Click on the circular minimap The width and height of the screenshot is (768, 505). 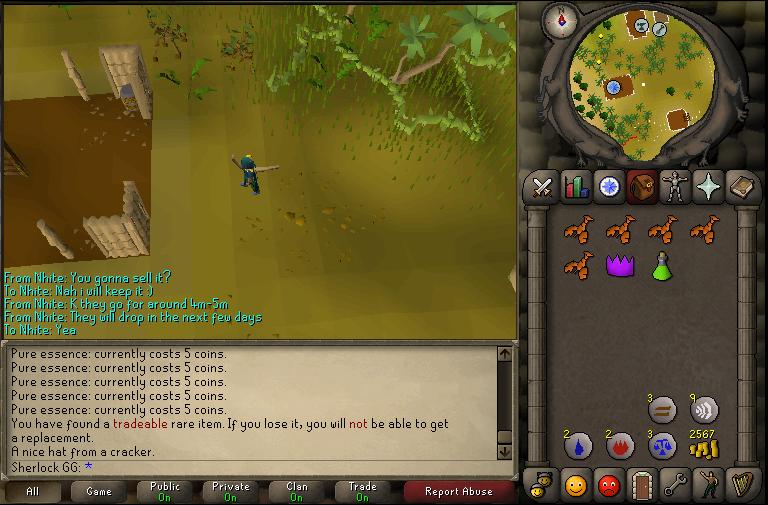point(635,85)
